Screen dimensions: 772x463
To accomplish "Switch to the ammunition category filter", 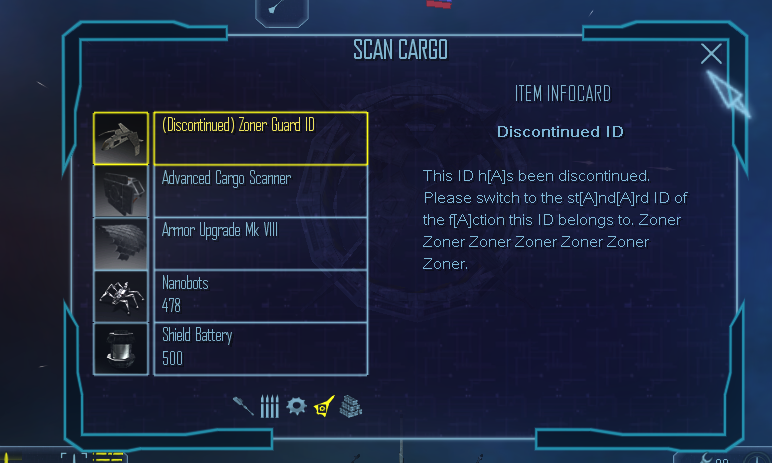I will coord(269,406).
